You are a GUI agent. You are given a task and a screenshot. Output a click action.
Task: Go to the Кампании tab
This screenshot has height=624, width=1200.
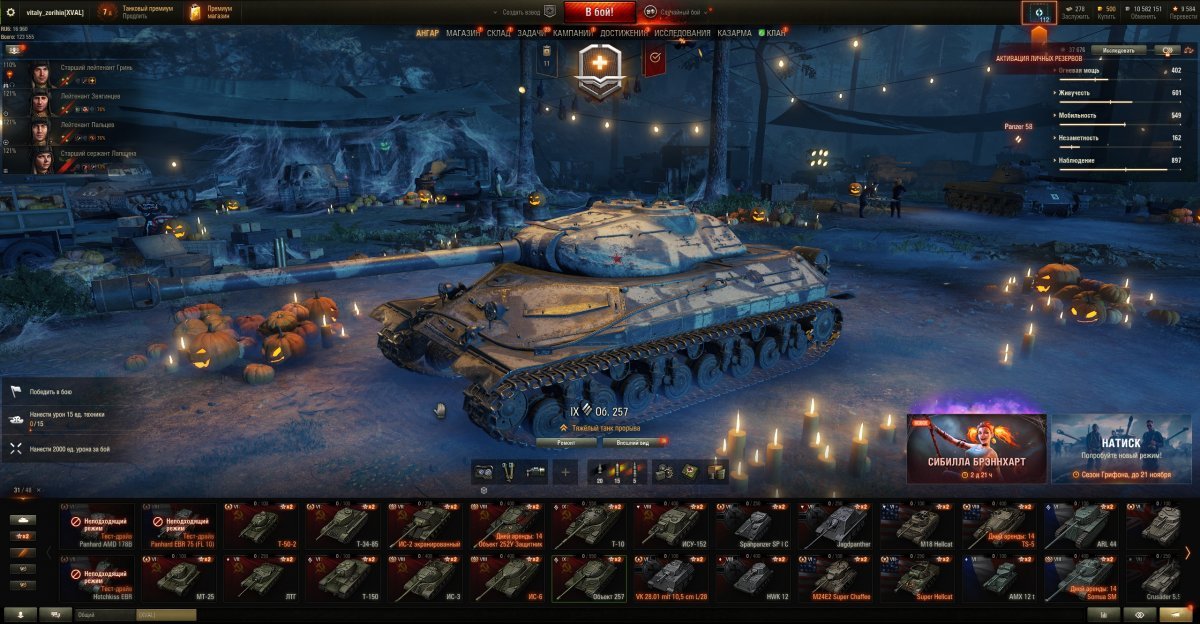coord(572,33)
